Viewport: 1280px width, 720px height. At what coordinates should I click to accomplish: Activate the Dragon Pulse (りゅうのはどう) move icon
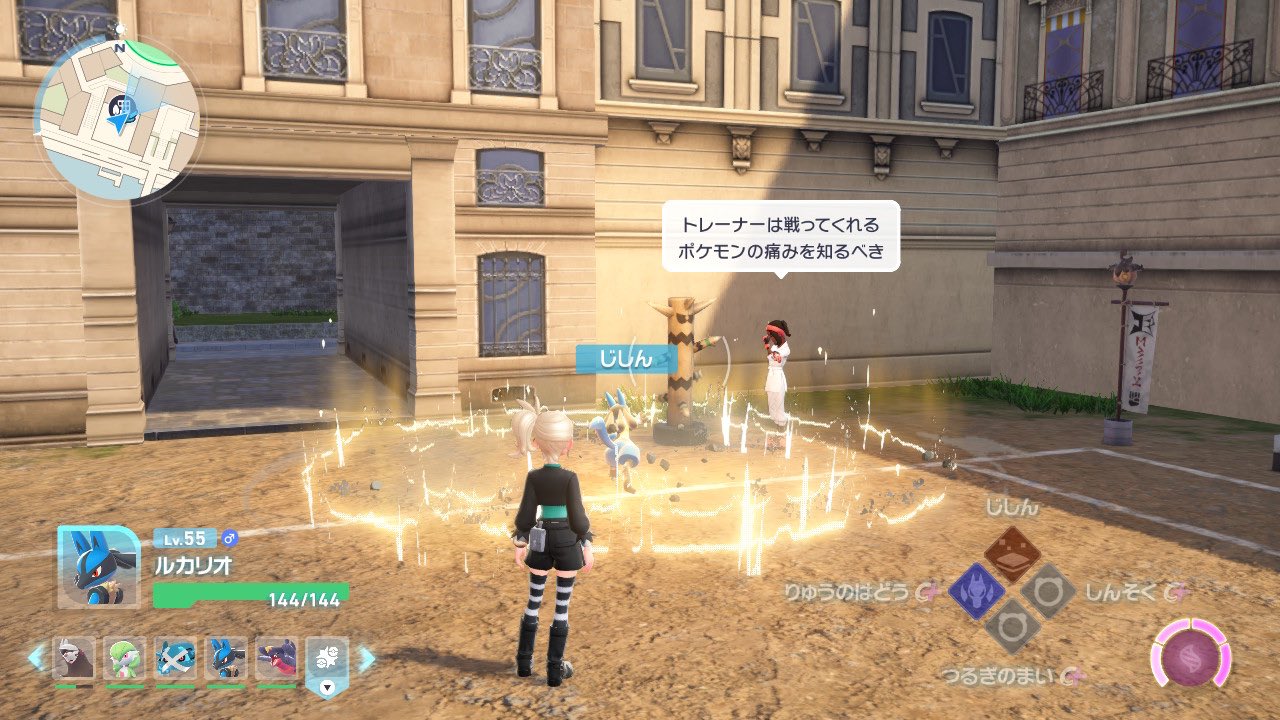tap(976, 591)
